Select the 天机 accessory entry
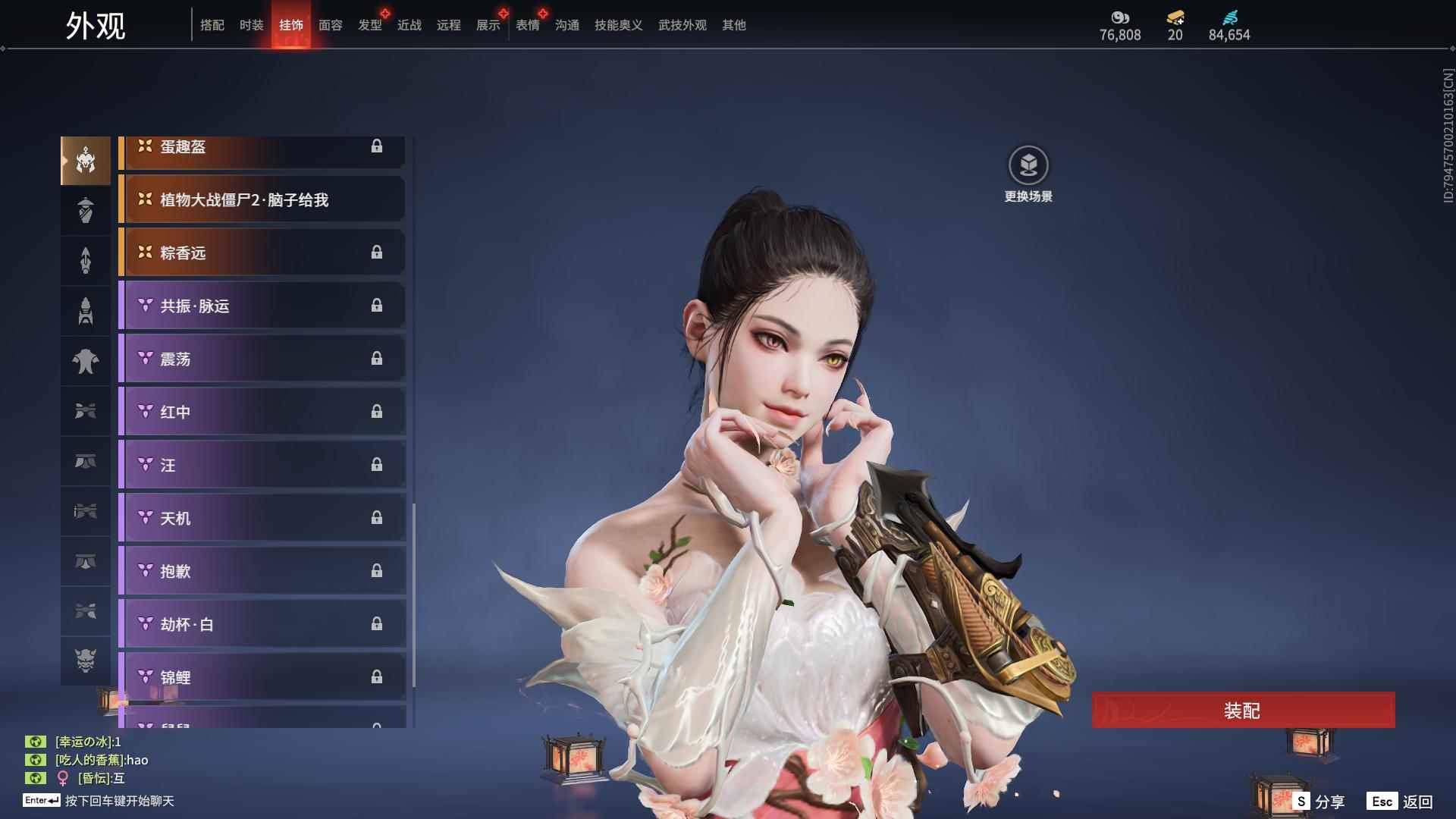The height and width of the screenshot is (819, 1456). pyautogui.click(x=262, y=518)
